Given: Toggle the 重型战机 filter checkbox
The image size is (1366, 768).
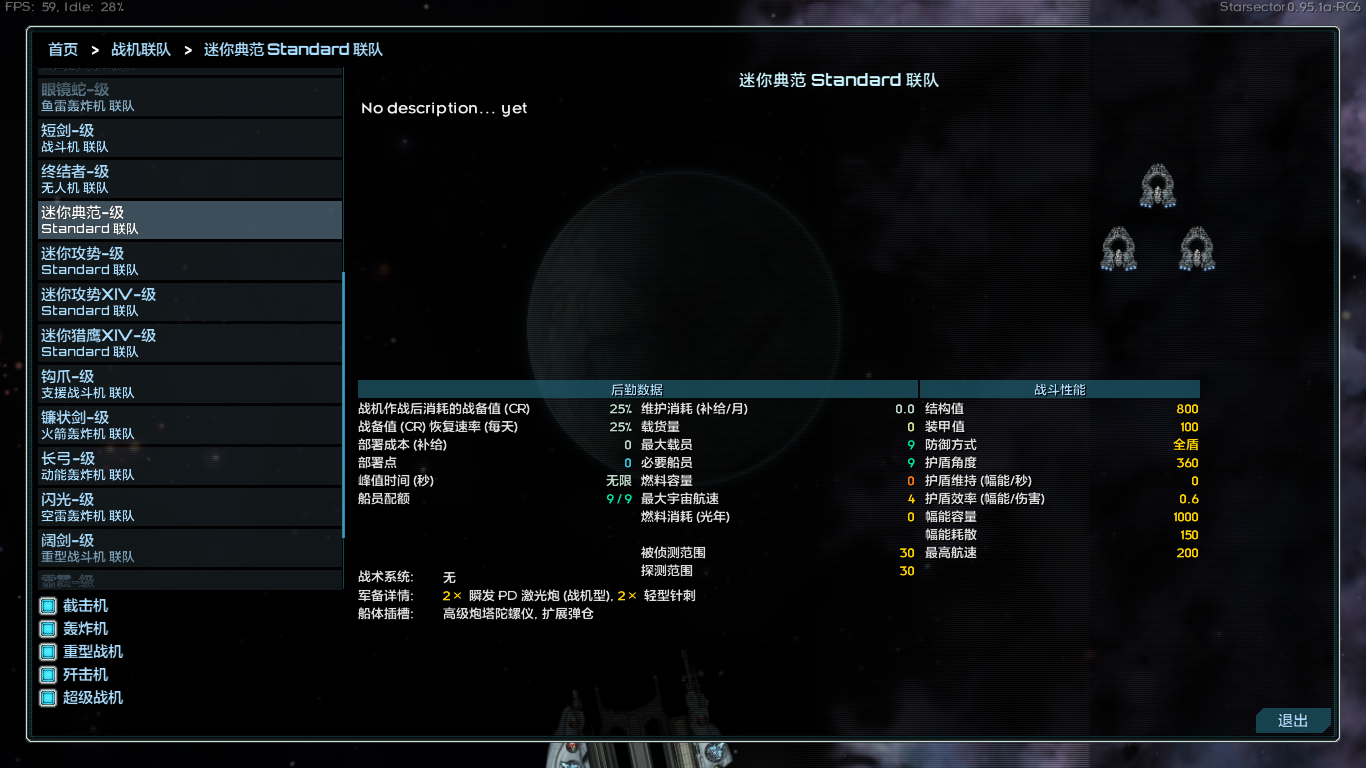Looking at the screenshot, I should point(46,651).
